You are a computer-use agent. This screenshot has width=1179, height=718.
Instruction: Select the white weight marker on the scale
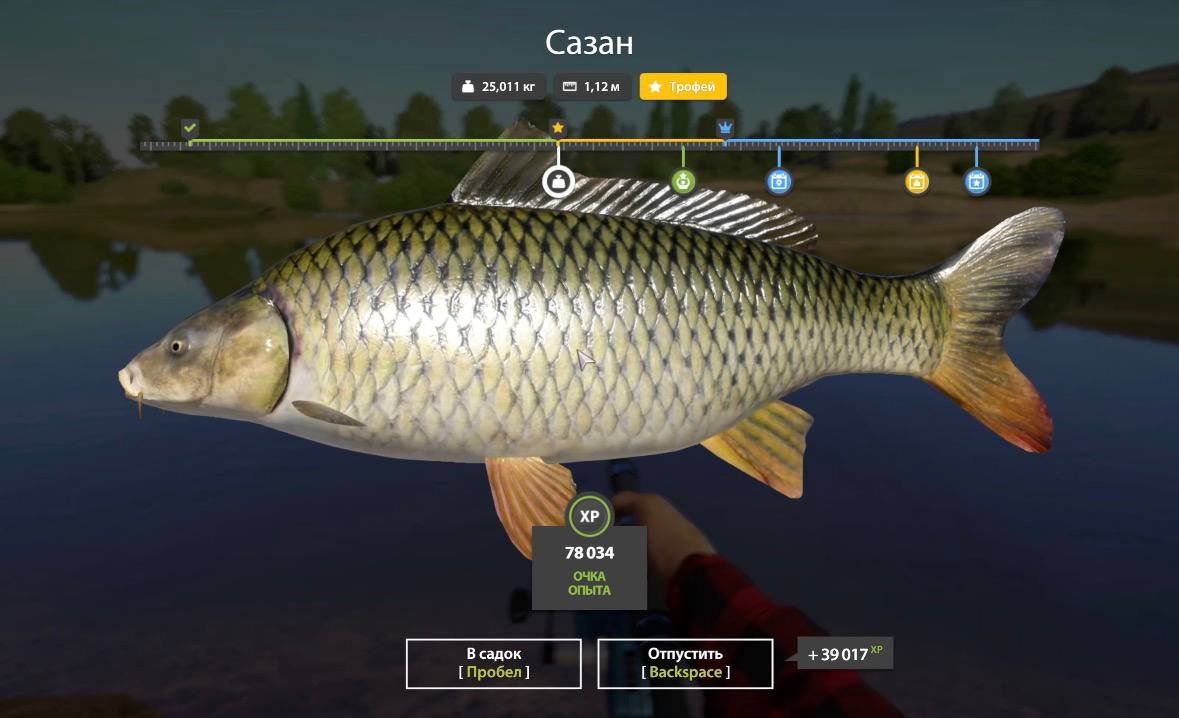(557, 181)
